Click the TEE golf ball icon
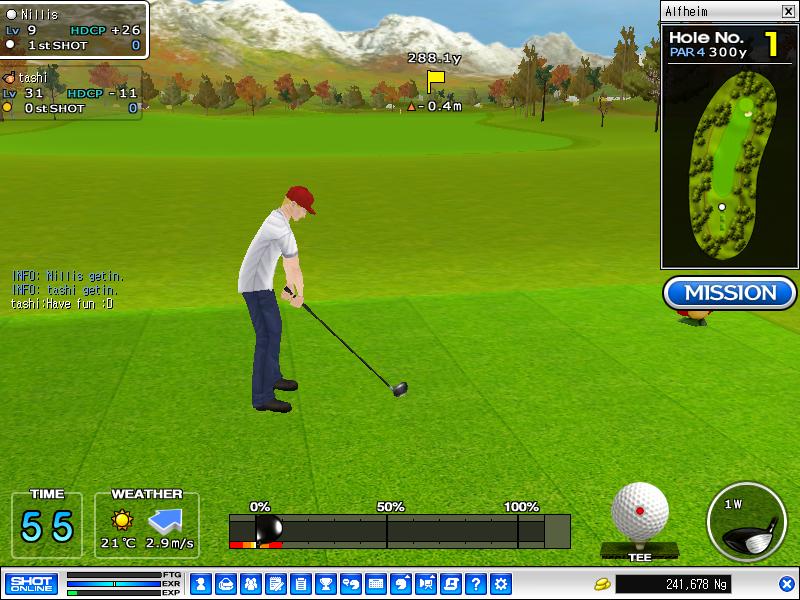Screen dimensions: 800x600 pos(640,511)
